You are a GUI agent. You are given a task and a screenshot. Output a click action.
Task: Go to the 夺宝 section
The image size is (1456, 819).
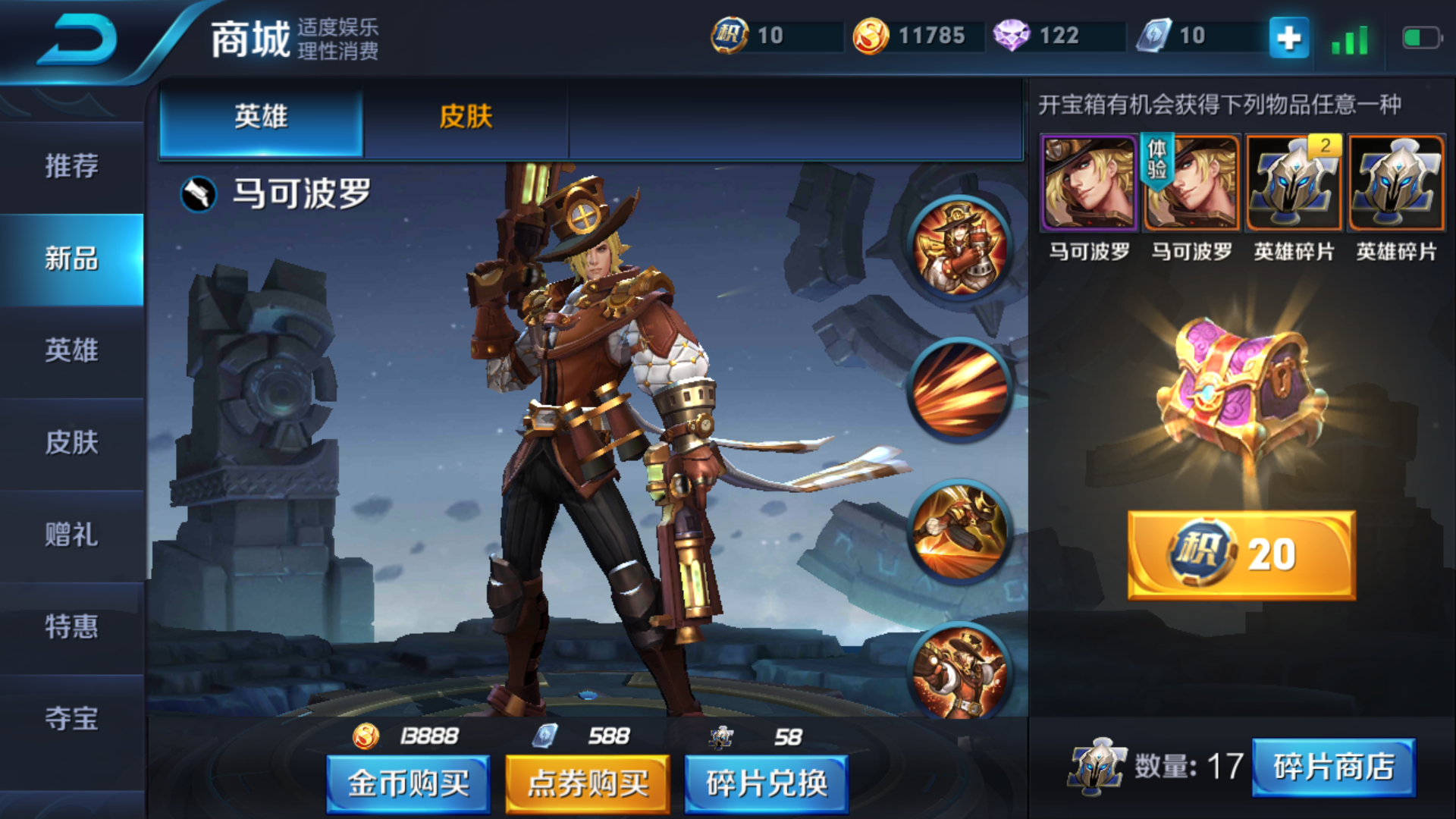click(71, 718)
